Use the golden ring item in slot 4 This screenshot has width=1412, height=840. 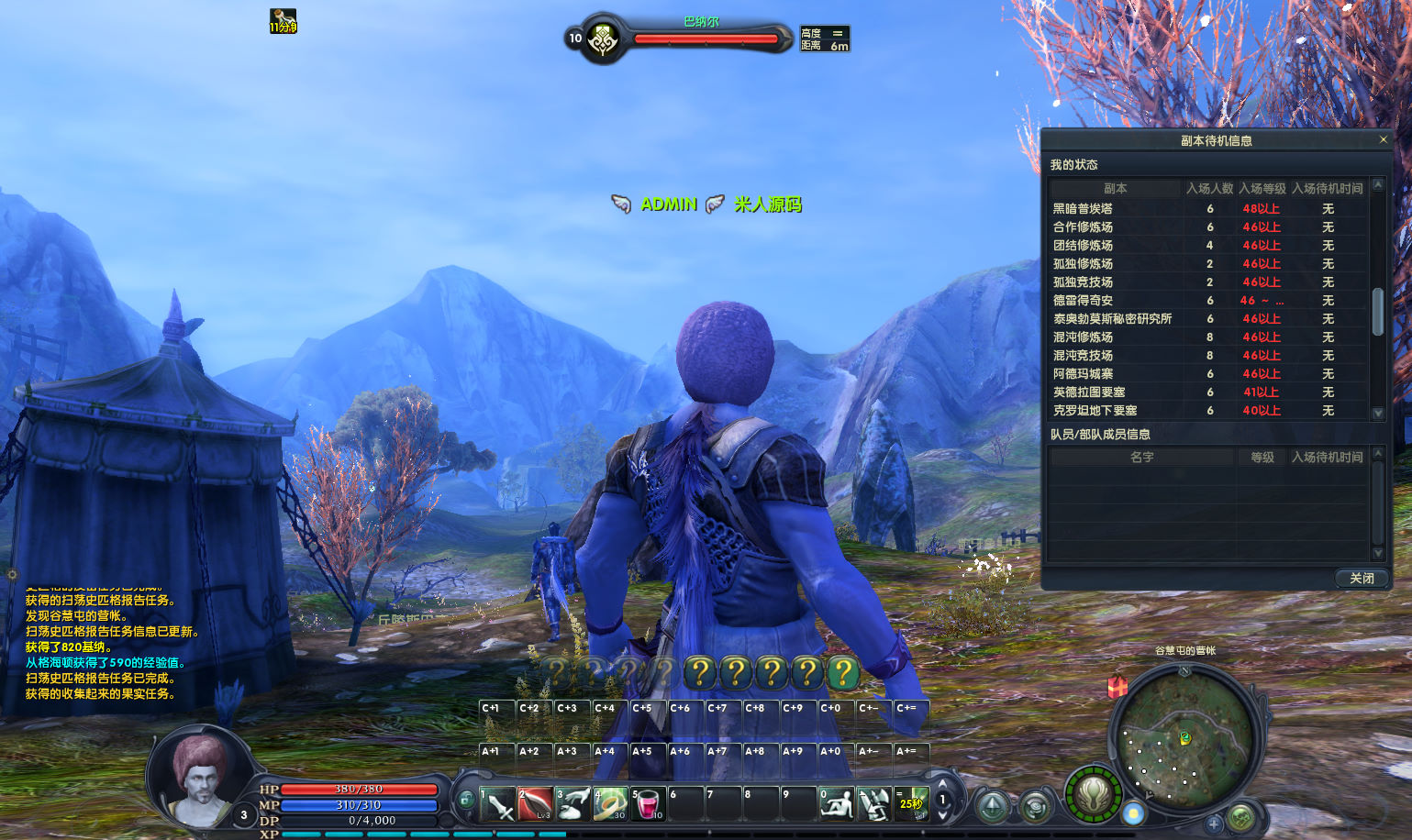click(610, 804)
